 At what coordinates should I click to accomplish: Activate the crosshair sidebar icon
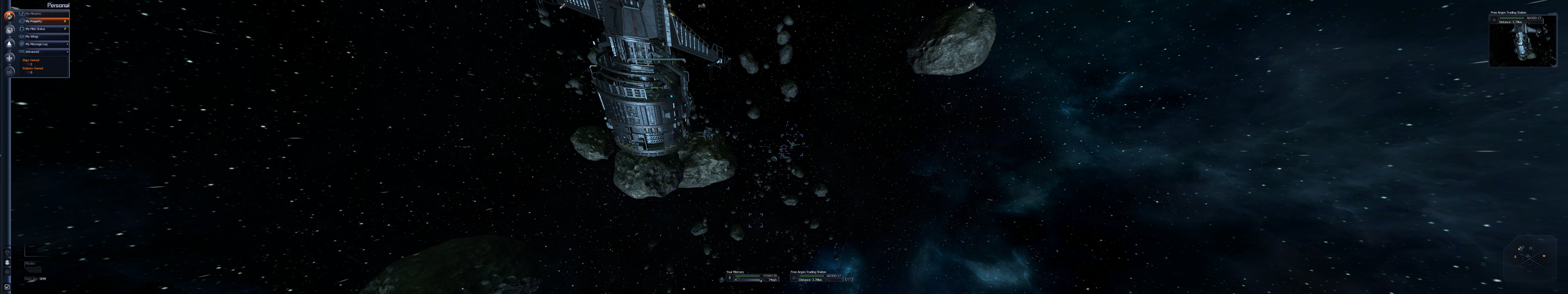pos(9,58)
